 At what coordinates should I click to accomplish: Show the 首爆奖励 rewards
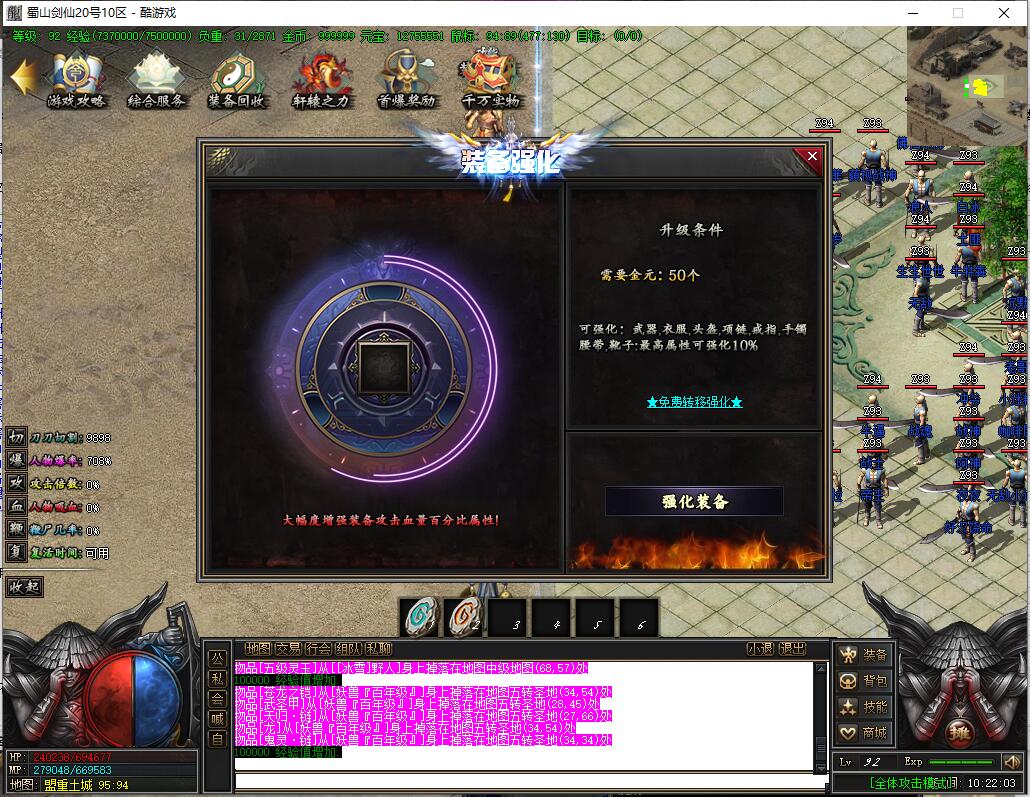tap(406, 79)
